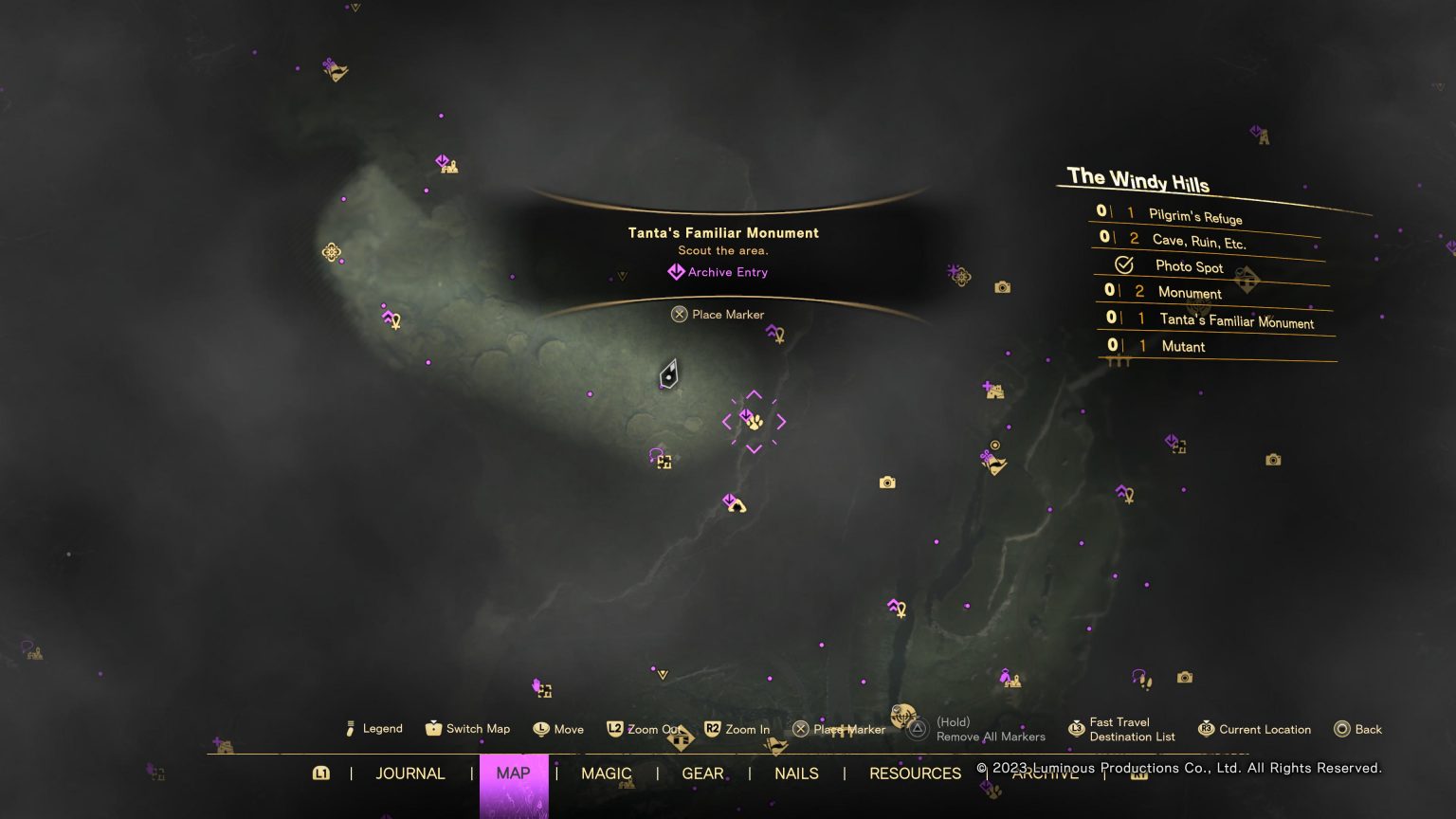Toggle the Photo Spot completion checkmark
Screen dimensions: 1456x819
tap(1125, 265)
